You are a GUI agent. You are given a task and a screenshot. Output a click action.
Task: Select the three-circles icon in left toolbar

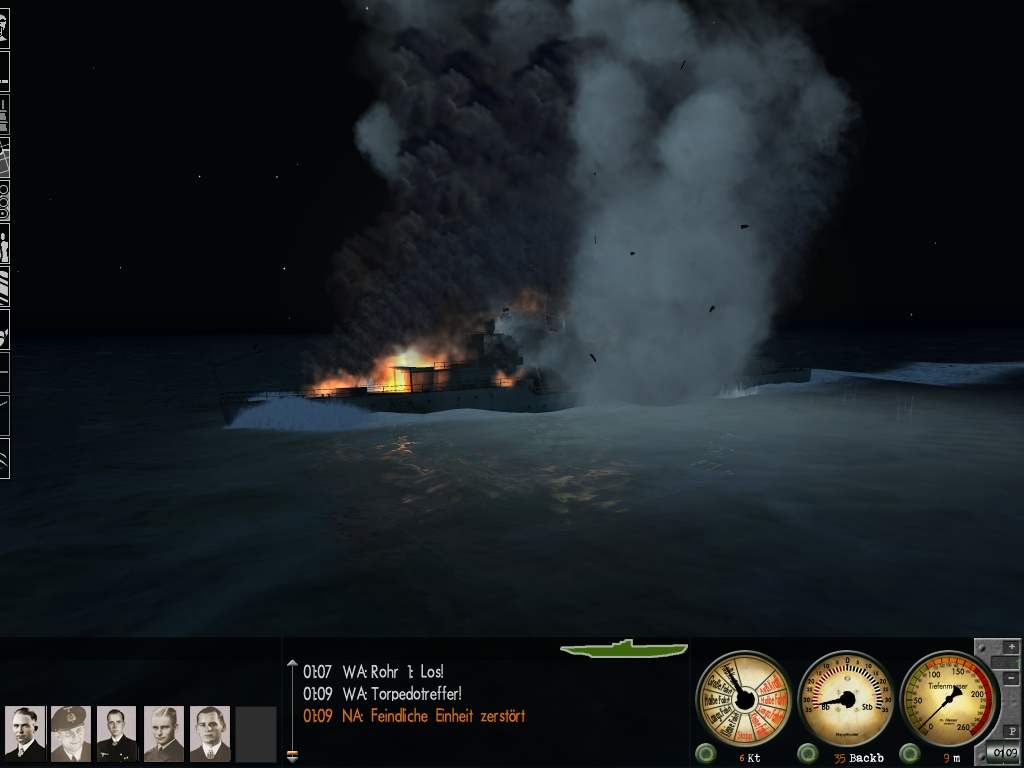point(5,202)
